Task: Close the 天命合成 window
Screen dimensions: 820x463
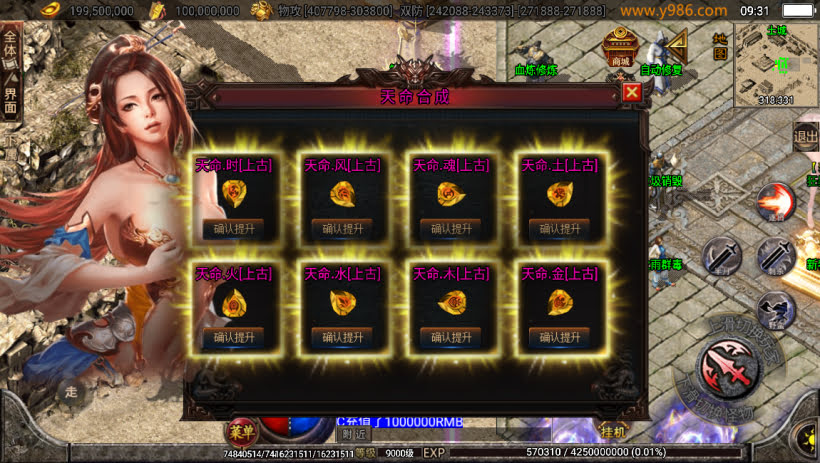Action: point(631,93)
